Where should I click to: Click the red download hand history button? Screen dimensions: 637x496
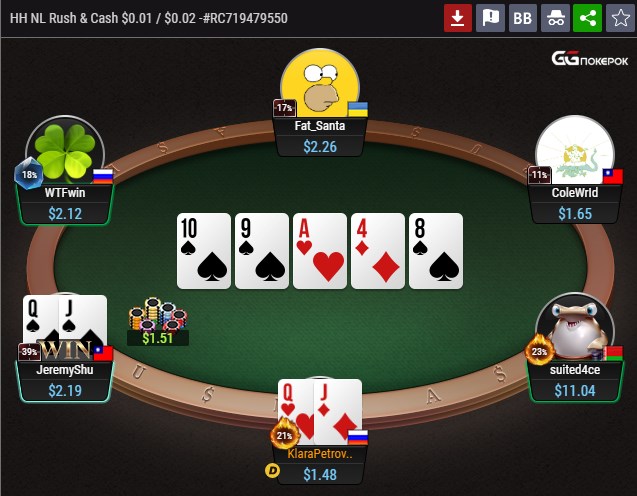tap(458, 17)
